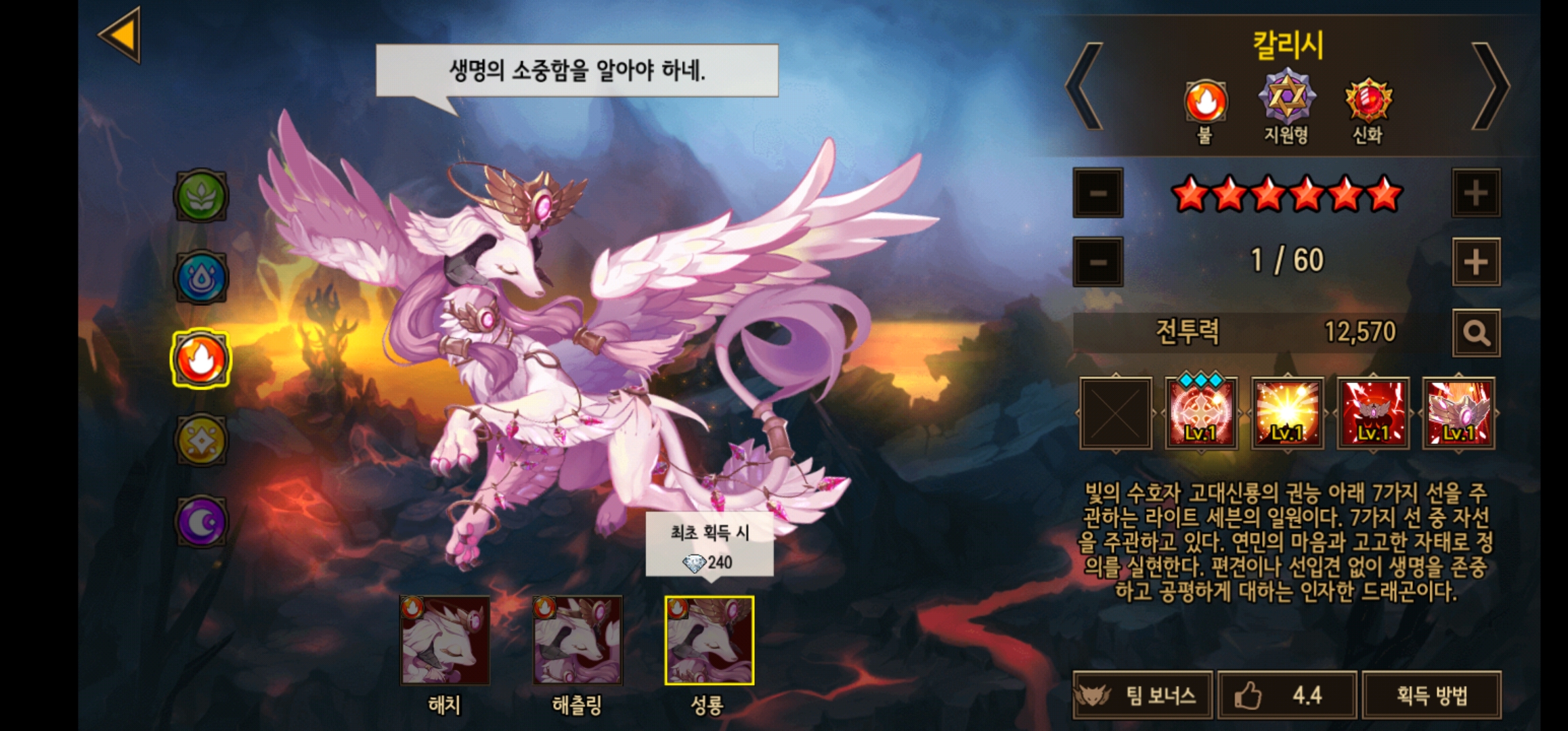
Task: Switch to the water element icon
Action: [x=201, y=278]
